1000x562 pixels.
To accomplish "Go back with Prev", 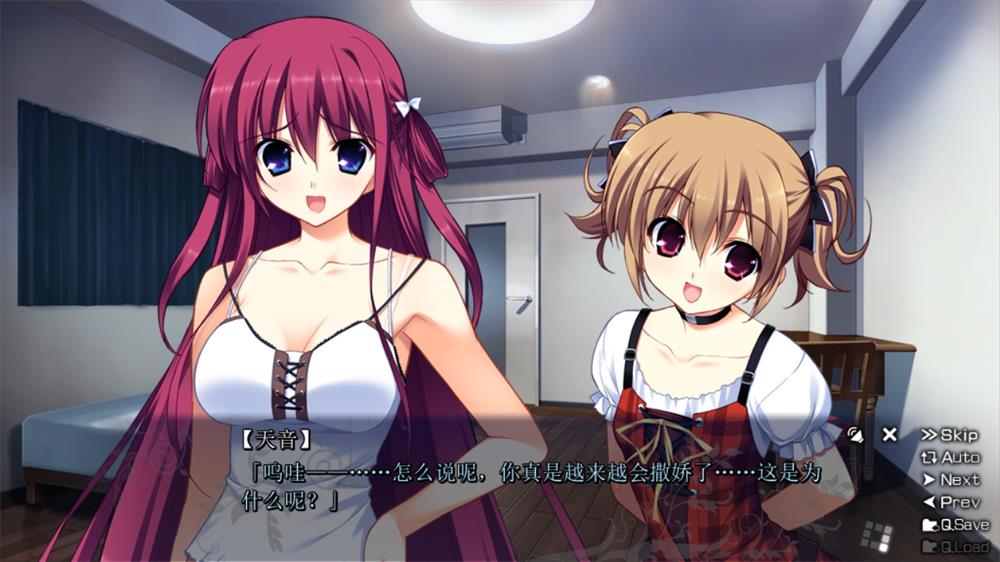I will (x=951, y=502).
